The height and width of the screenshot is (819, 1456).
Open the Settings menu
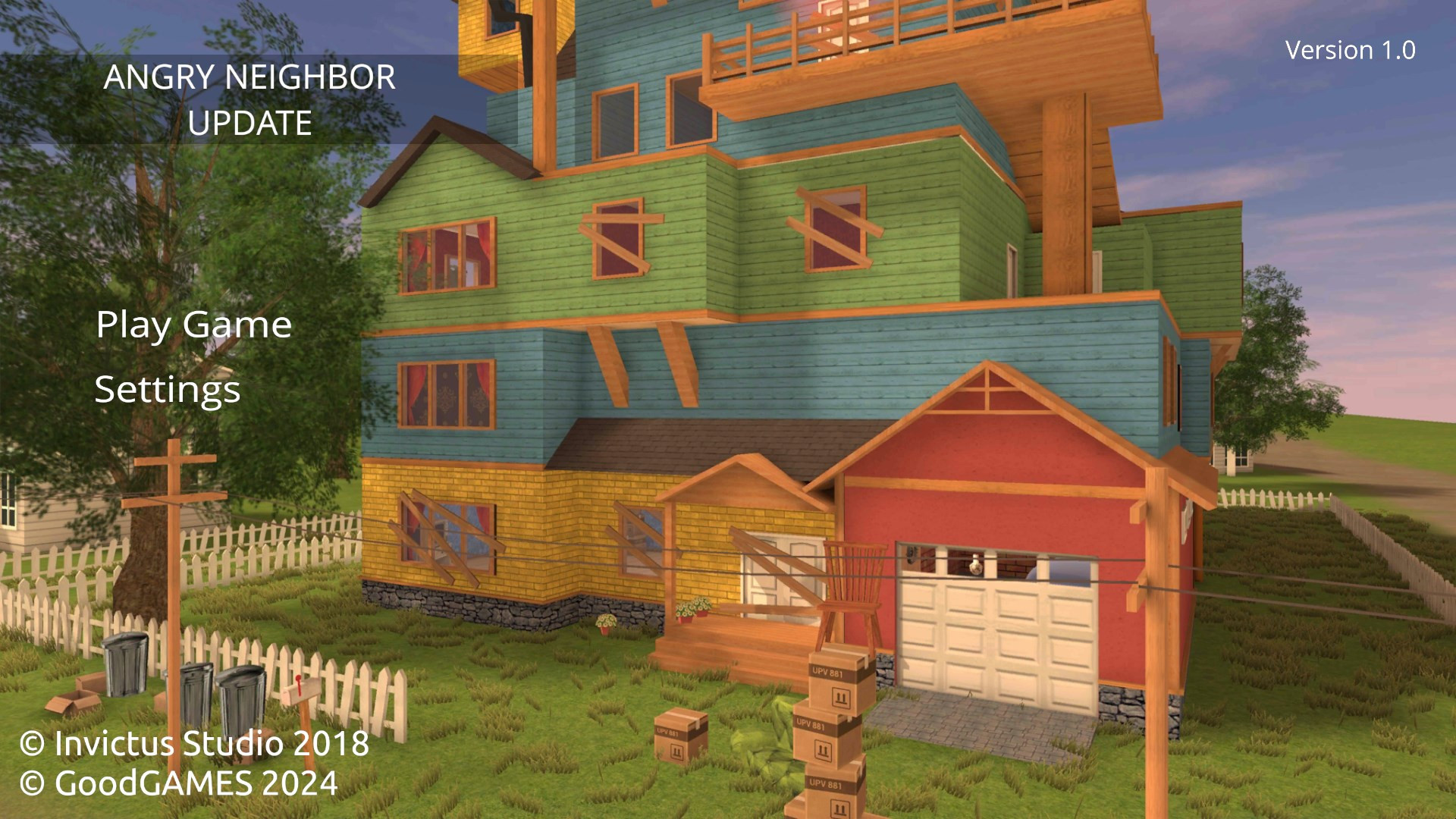[x=167, y=391]
